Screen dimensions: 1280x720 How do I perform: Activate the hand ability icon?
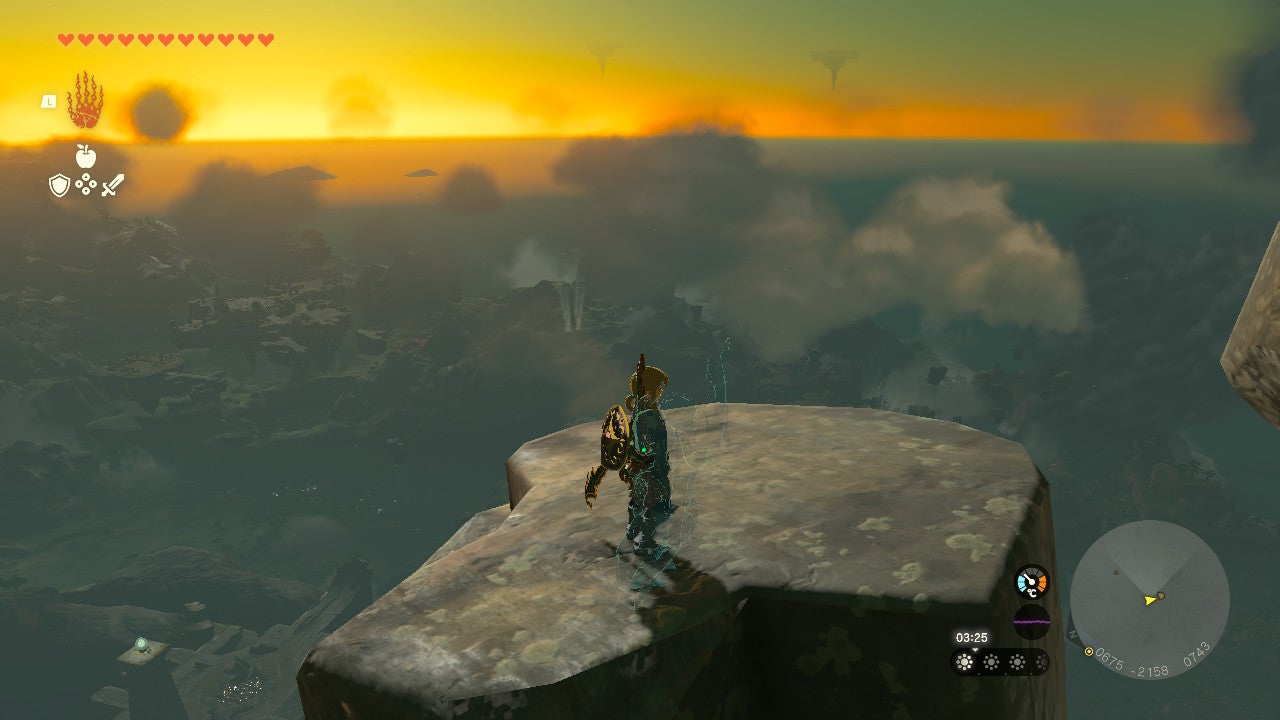tap(85, 101)
